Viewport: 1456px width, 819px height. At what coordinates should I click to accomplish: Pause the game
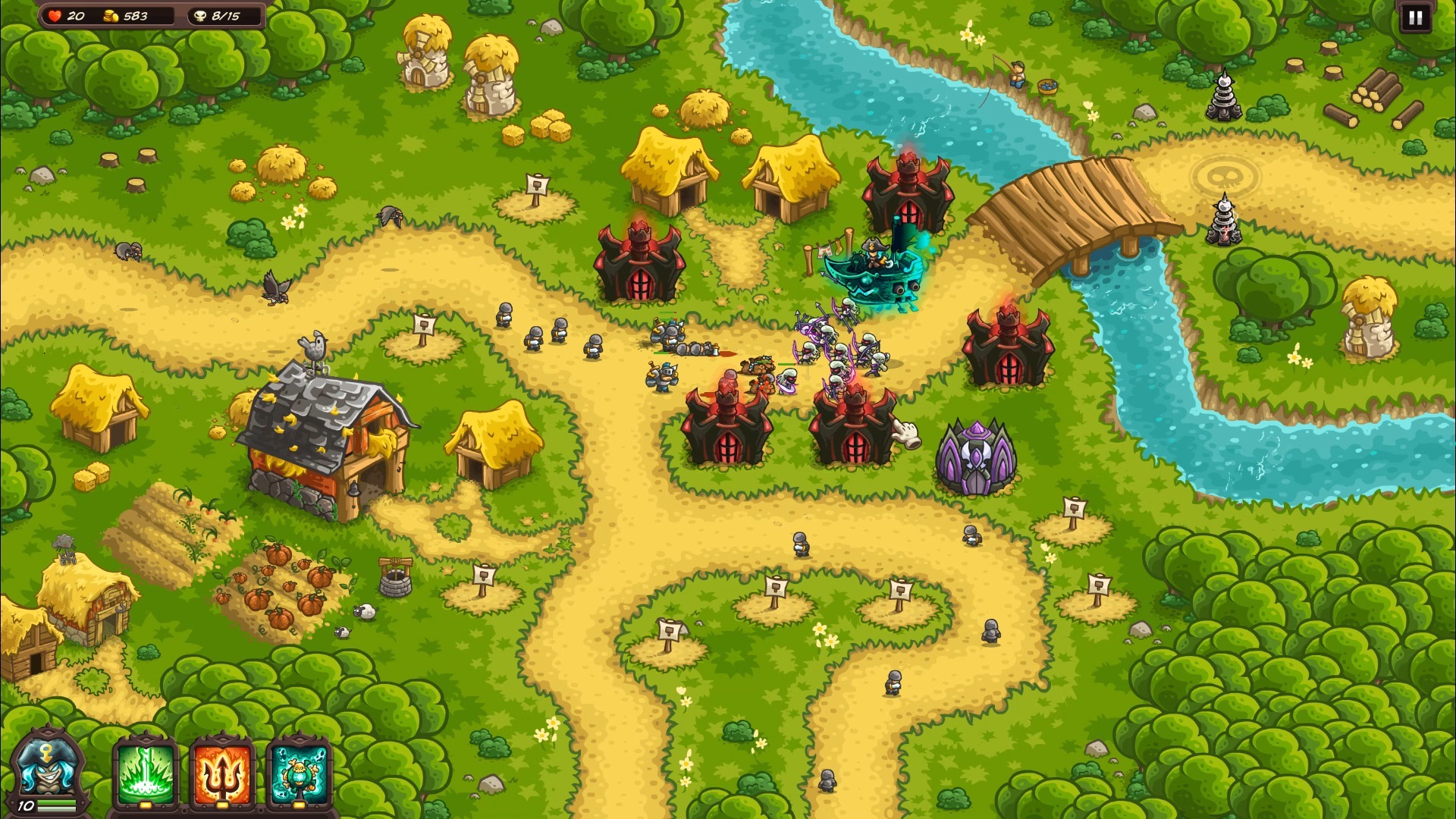[1415, 18]
